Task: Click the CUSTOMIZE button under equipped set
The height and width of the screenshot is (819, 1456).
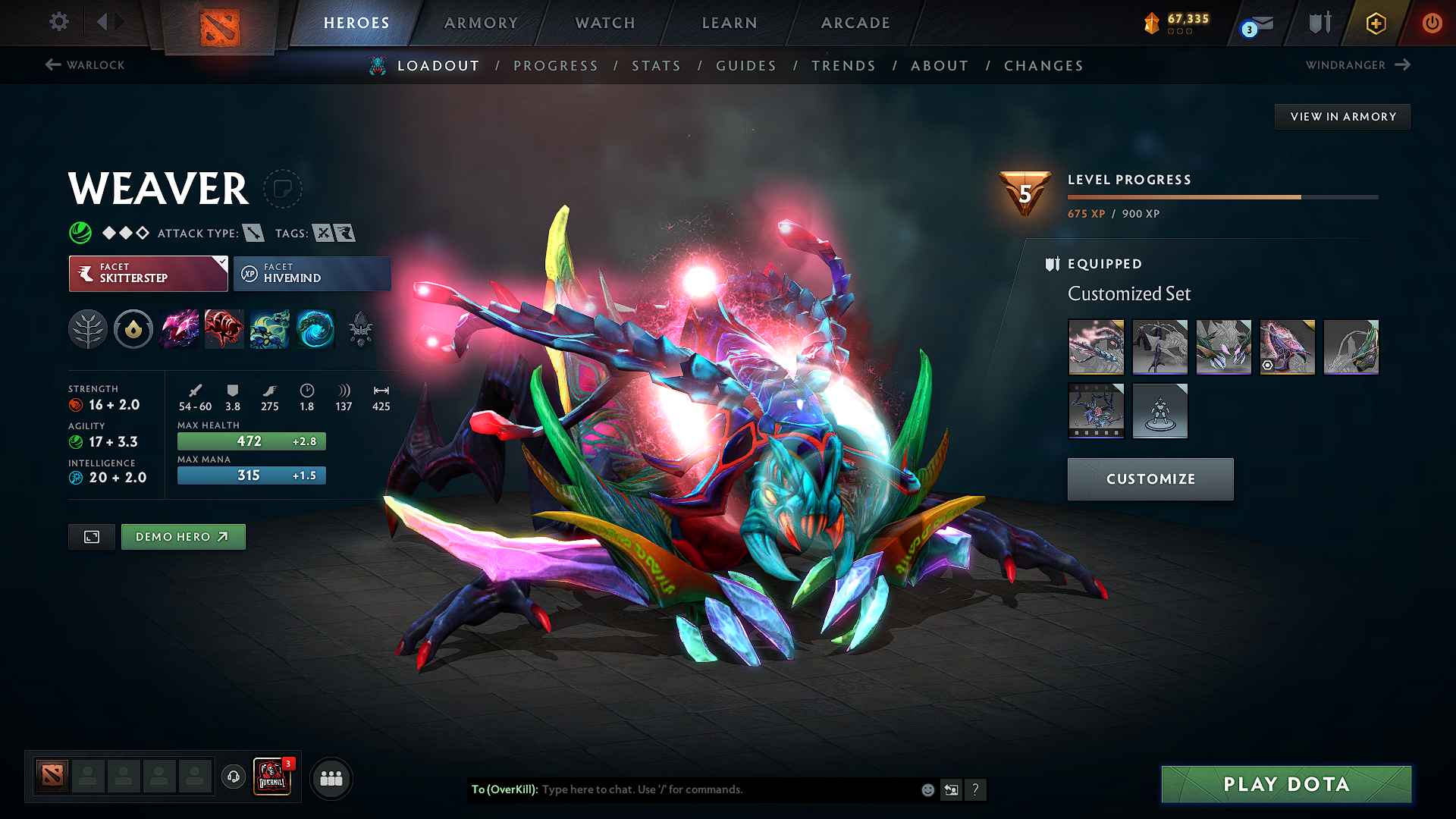Action: 1150,479
